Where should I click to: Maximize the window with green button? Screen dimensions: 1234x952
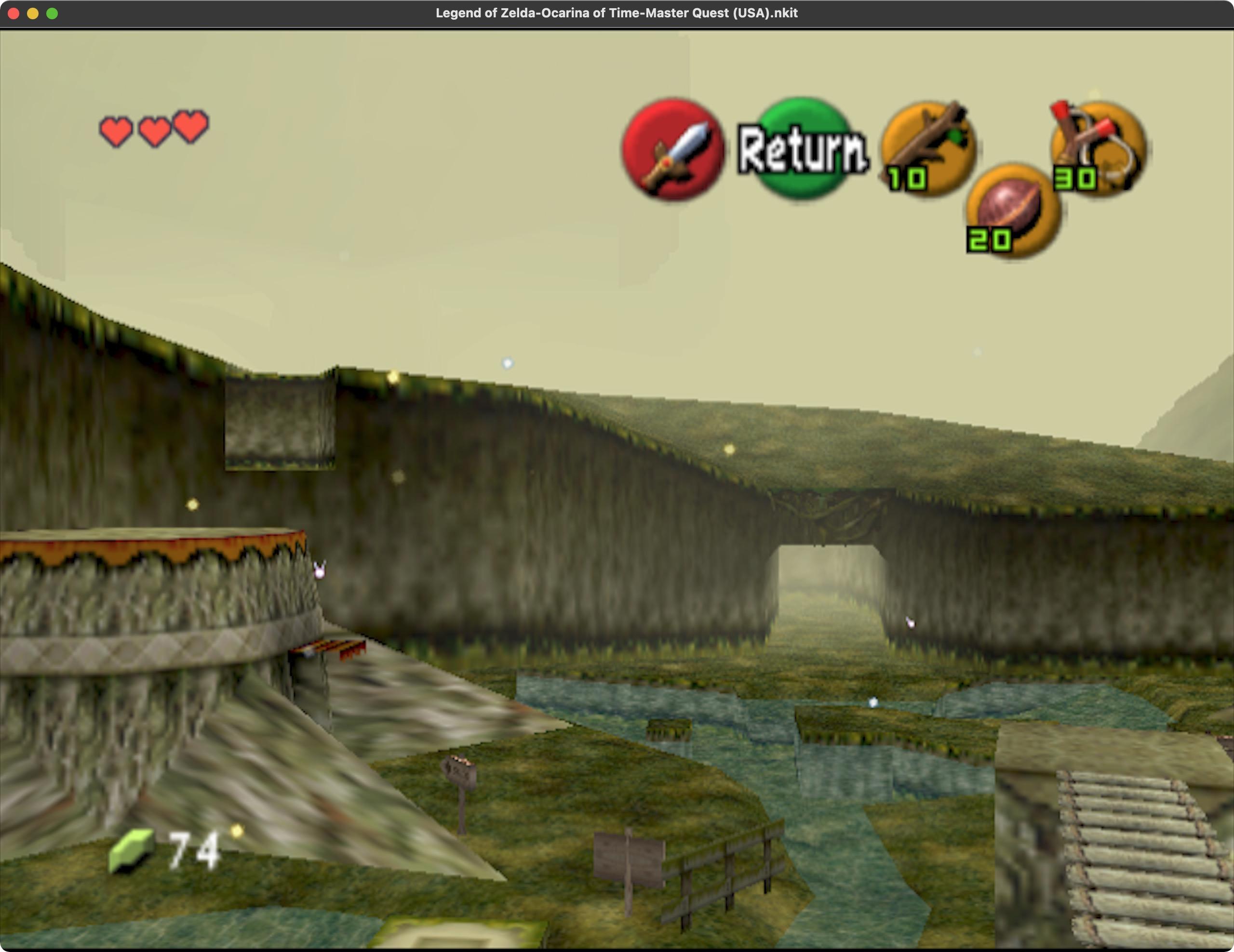pos(52,13)
